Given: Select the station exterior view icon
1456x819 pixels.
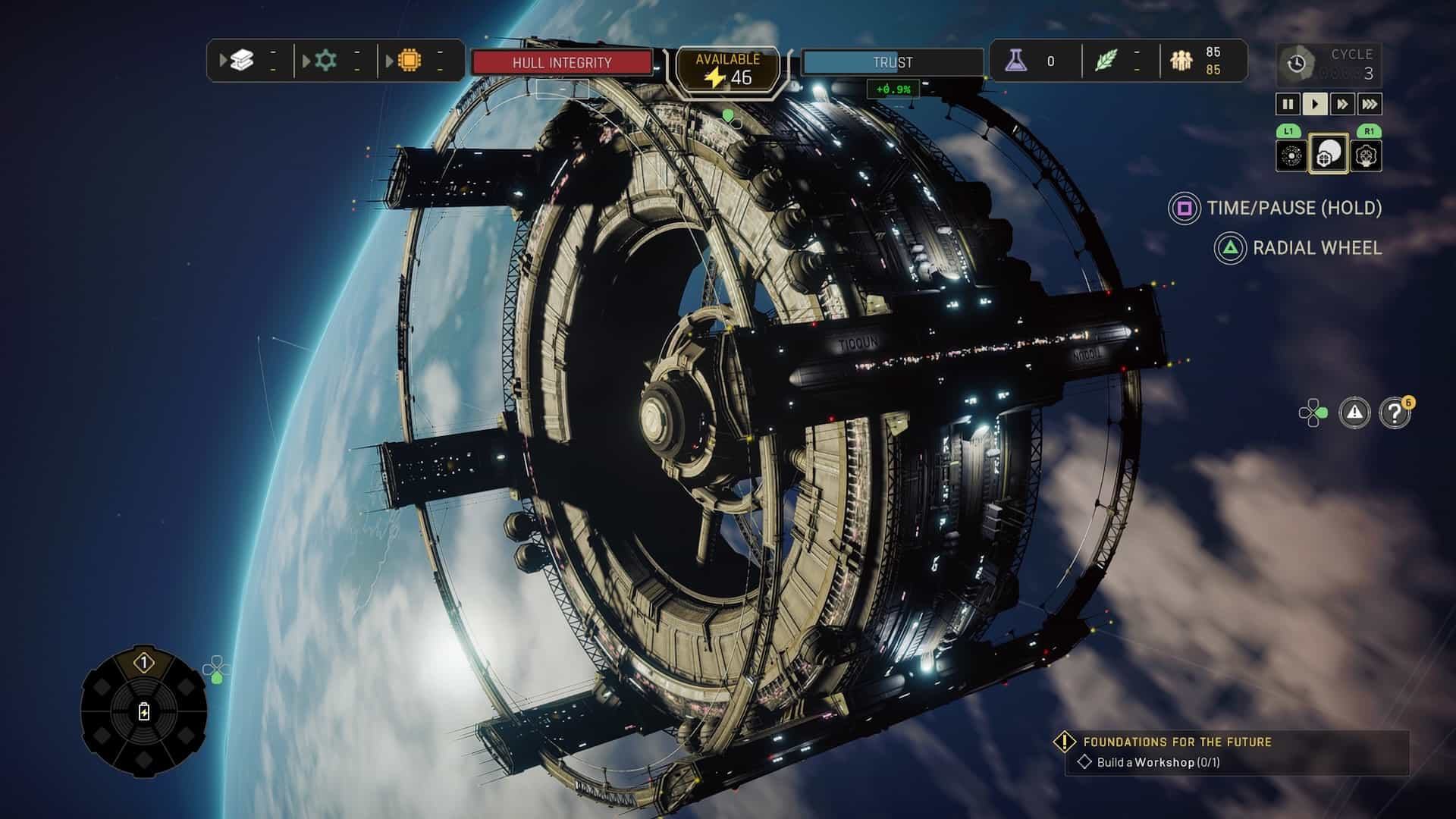Looking at the screenshot, I should [x=1328, y=154].
